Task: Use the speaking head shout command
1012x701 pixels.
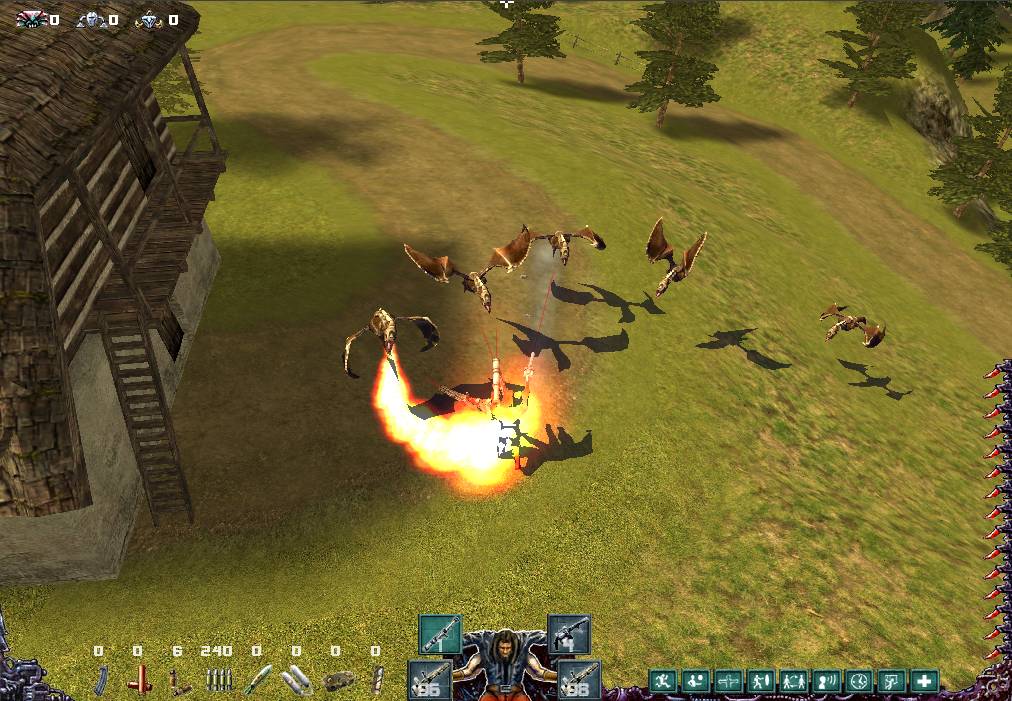Action: tap(826, 682)
